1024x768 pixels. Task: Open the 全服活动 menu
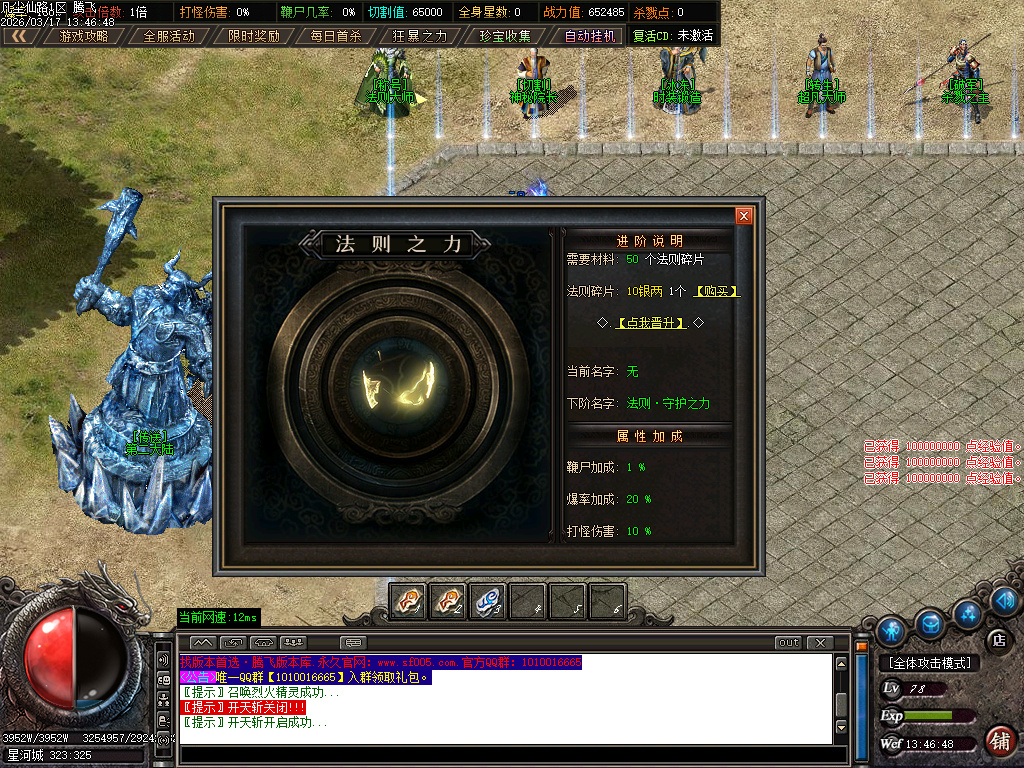tap(169, 36)
